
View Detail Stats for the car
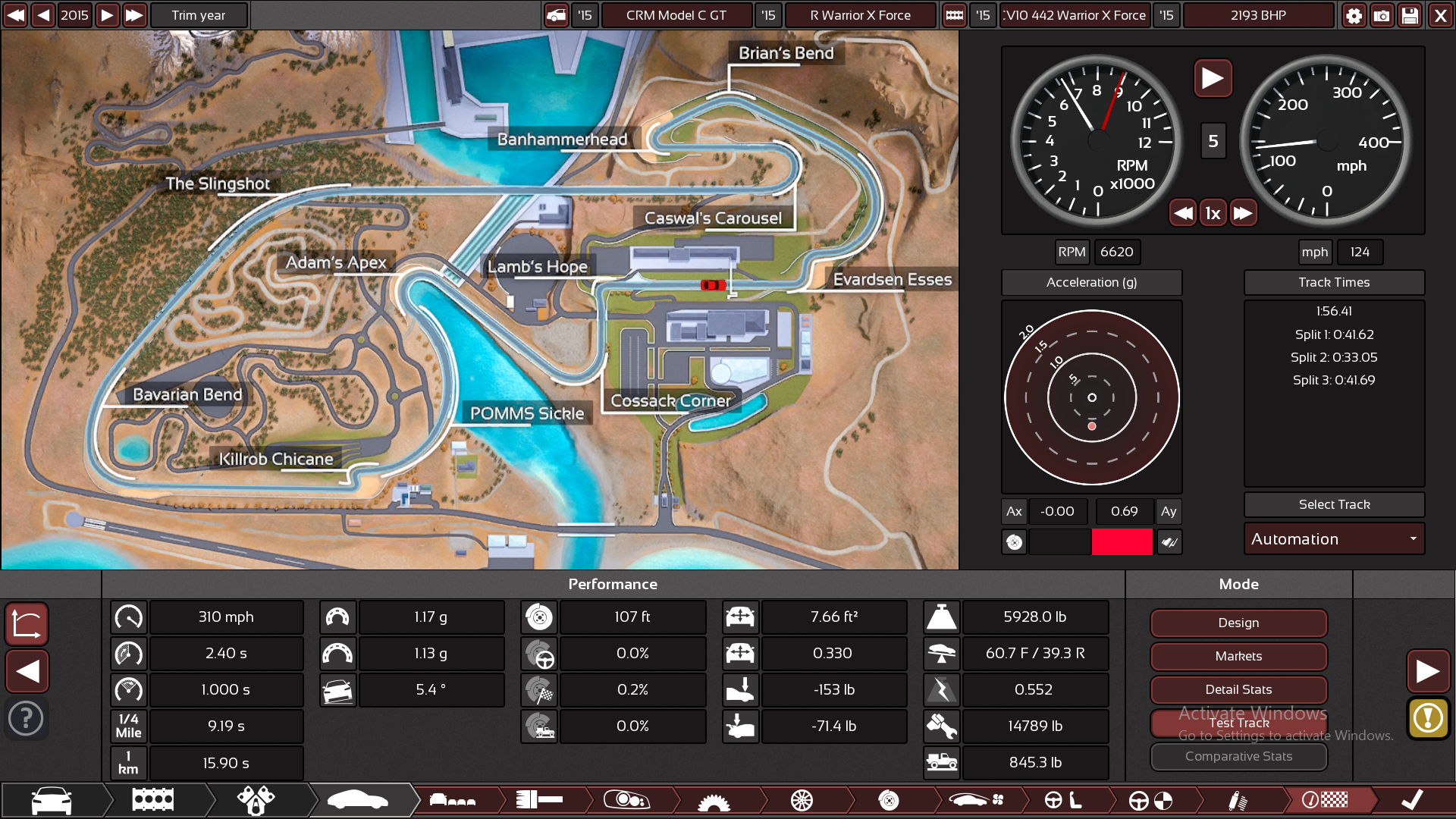pyautogui.click(x=1238, y=689)
